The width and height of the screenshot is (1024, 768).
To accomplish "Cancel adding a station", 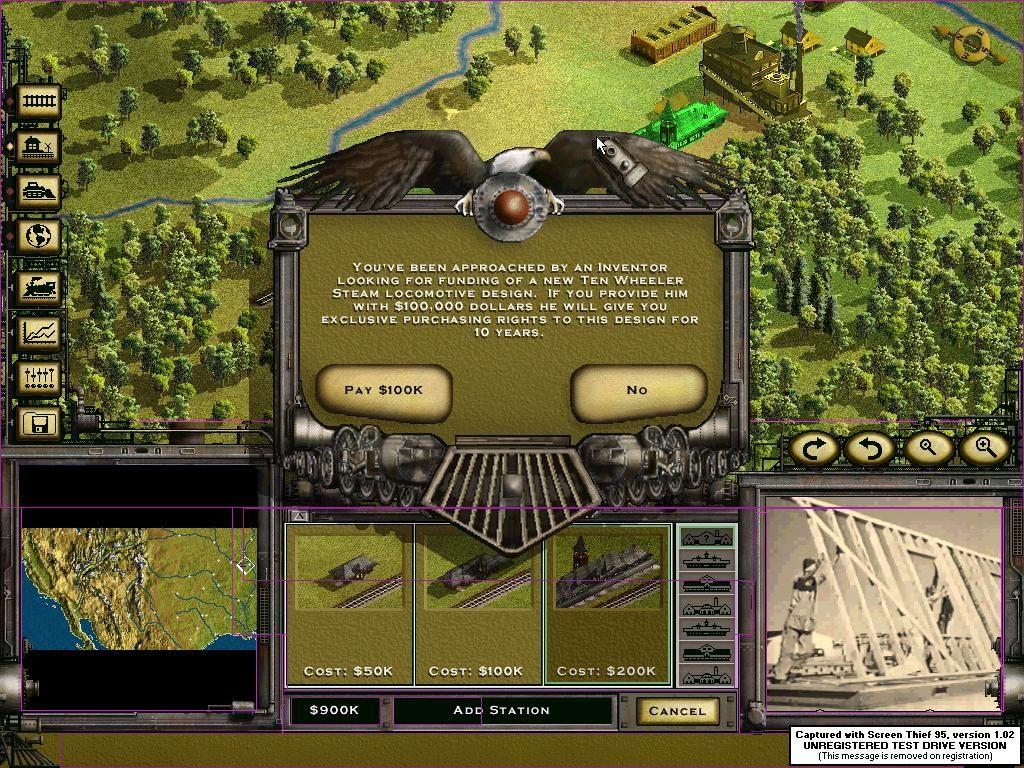I will [x=677, y=711].
